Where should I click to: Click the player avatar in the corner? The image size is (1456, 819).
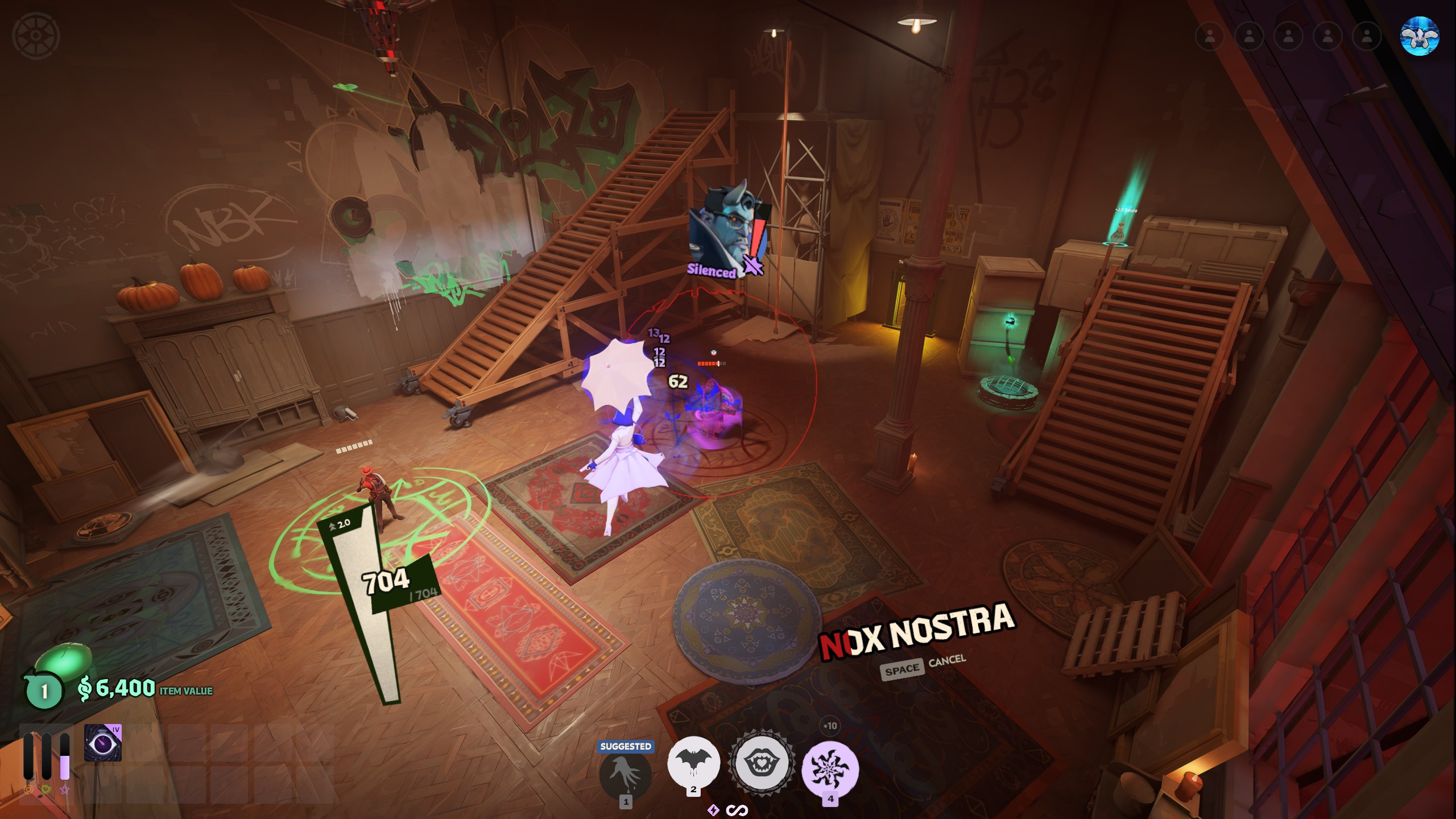tap(1420, 36)
